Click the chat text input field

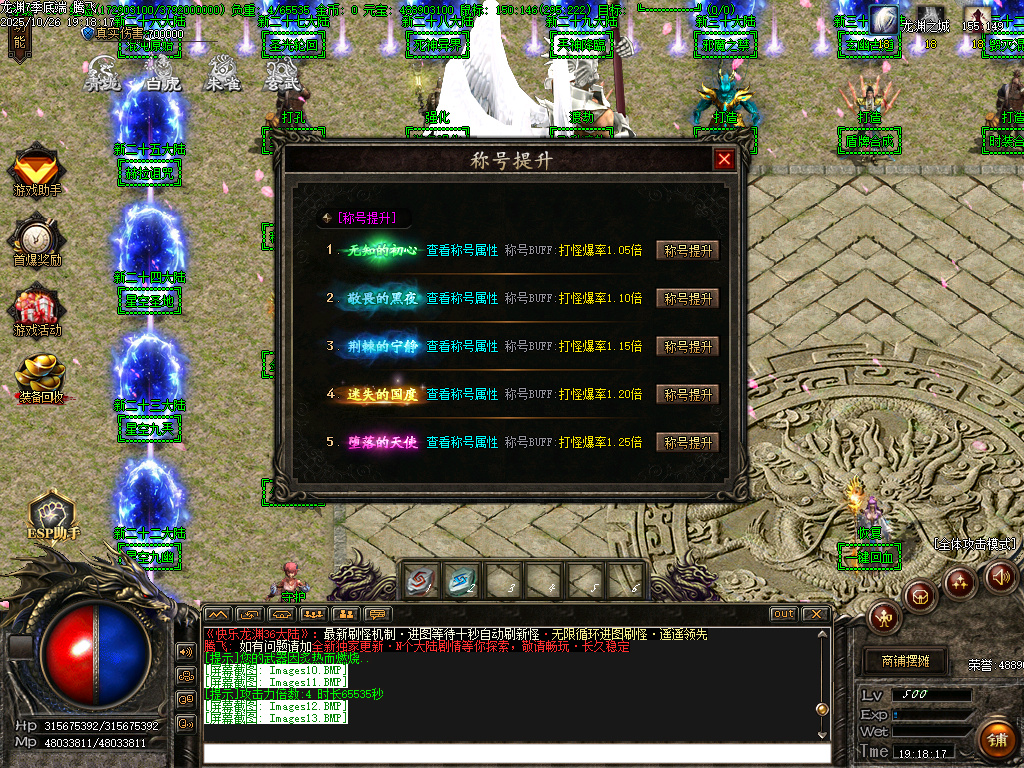[x=515, y=753]
